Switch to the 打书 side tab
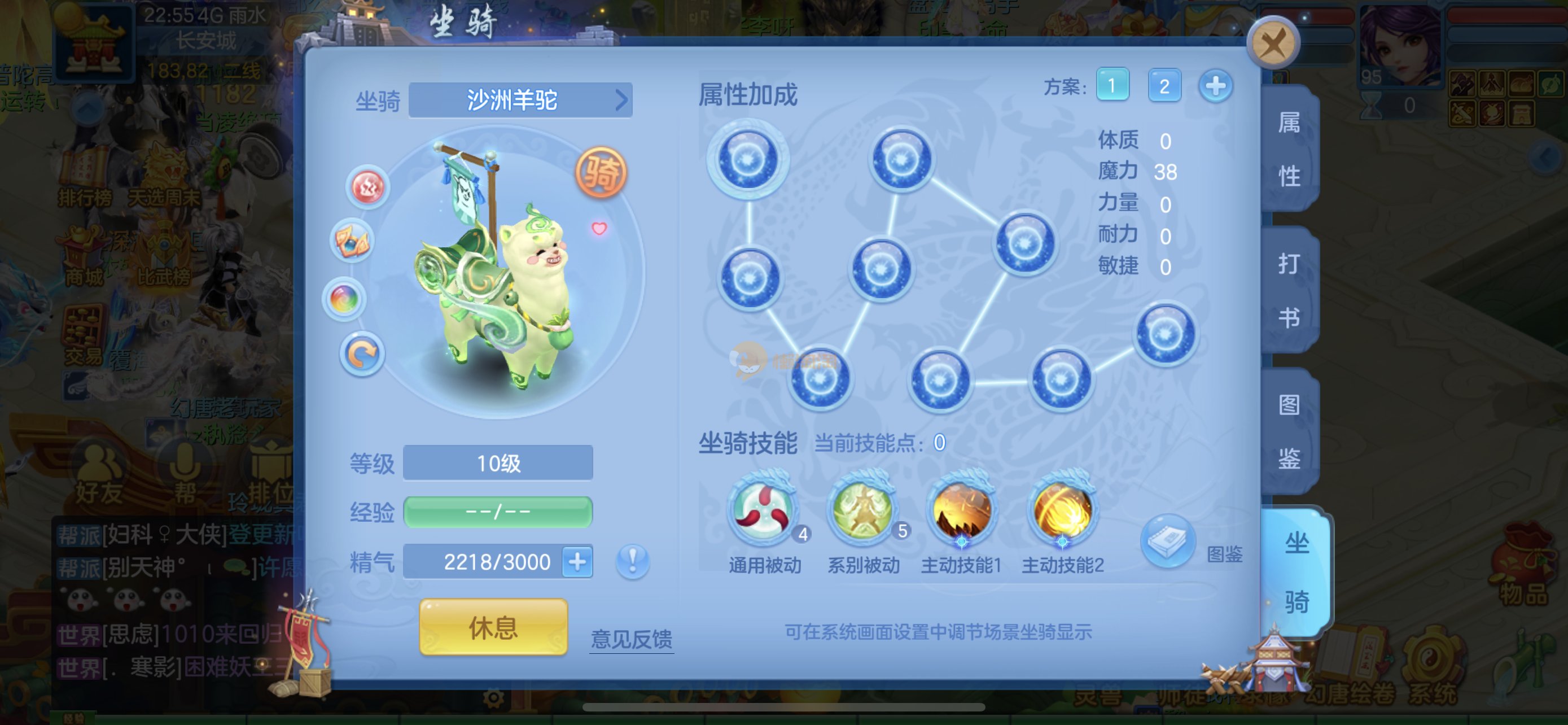Screen dimensions: 1568x725 click(1289, 290)
